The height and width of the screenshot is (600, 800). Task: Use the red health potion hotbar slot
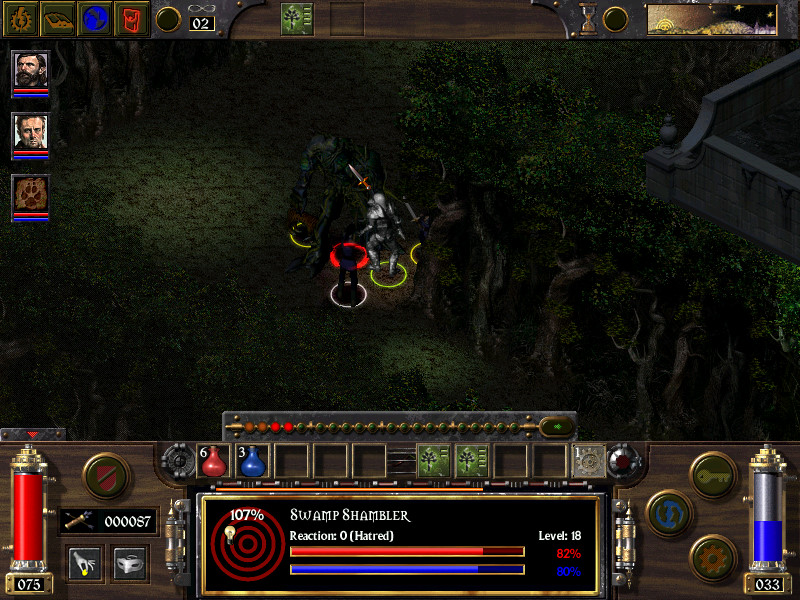pyautogui.click(x=215, y=461)
